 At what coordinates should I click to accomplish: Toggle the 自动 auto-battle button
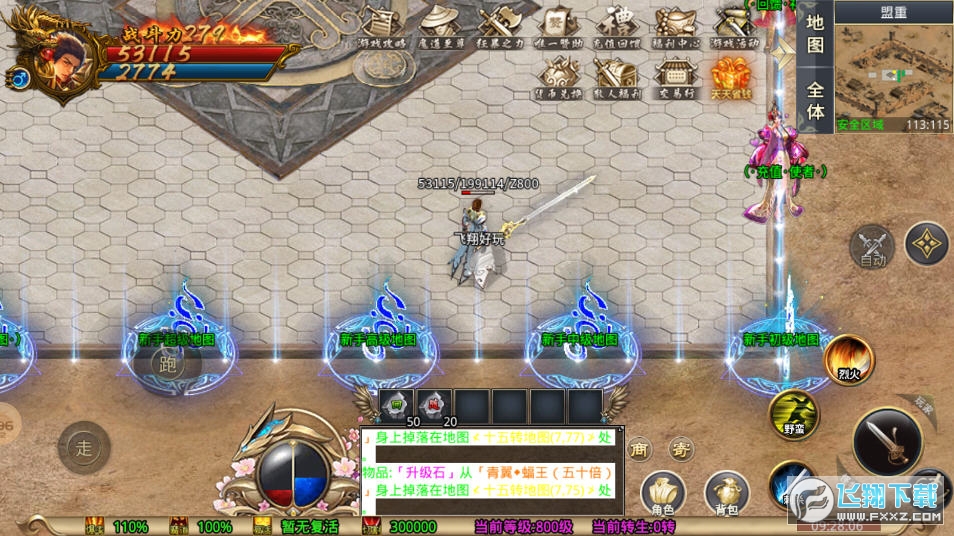point(871,247)
